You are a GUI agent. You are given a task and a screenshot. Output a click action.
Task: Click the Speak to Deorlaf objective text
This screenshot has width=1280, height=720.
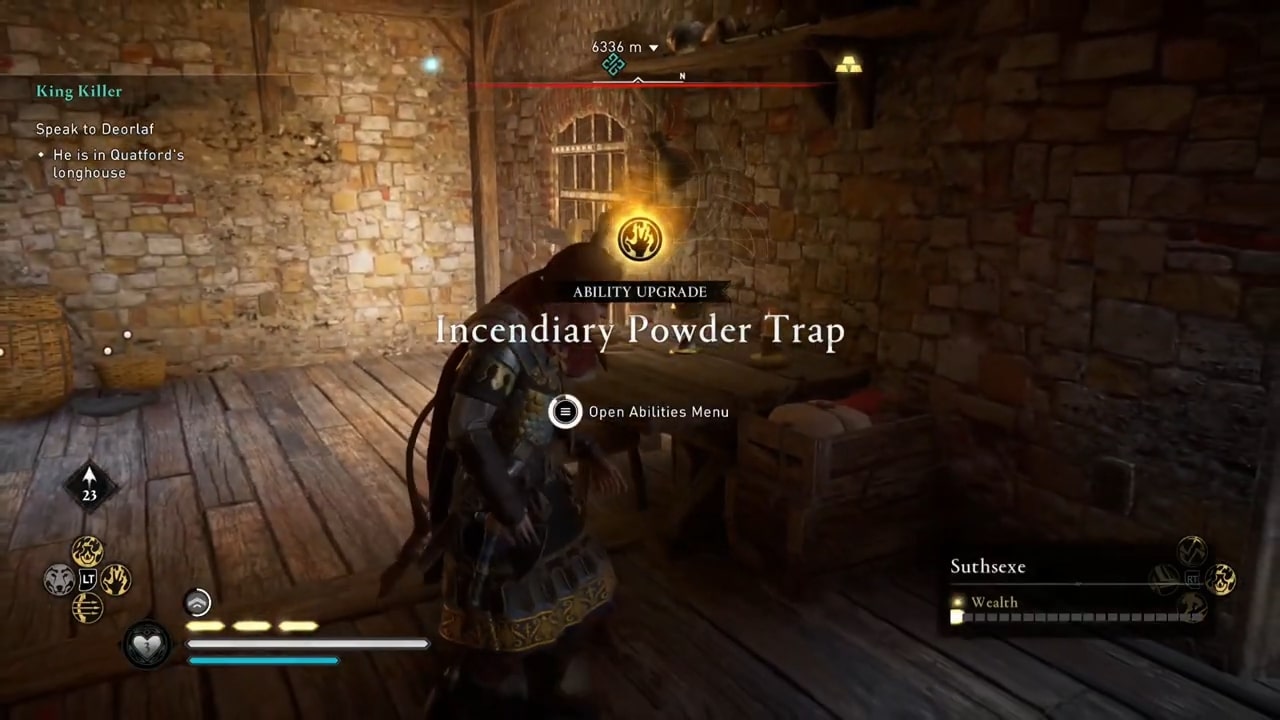point(95,129)
